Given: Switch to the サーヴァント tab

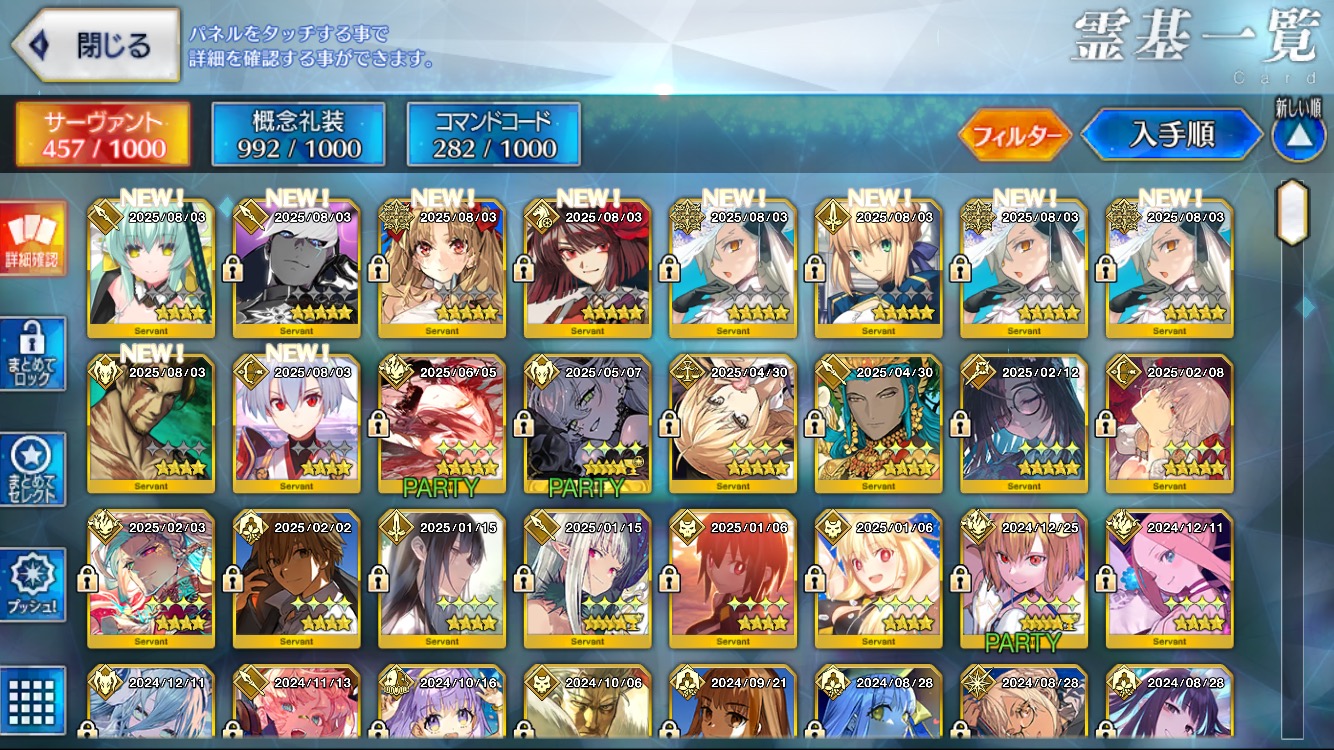Looking at the screenshot, I should (x=103, y=135).
